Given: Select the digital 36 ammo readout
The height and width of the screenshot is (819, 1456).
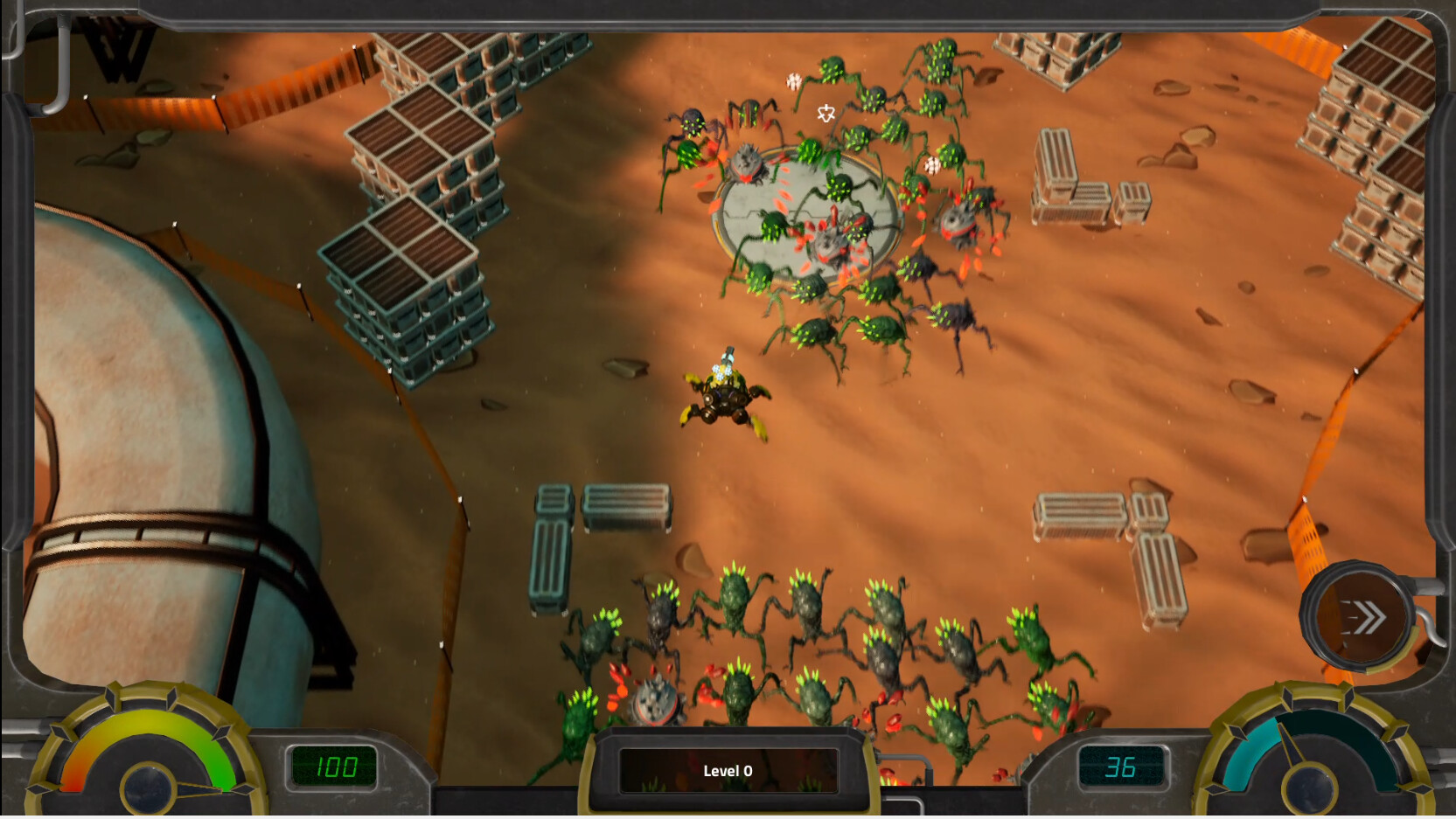Looking at the screenshot, I should click(1124, 767).
